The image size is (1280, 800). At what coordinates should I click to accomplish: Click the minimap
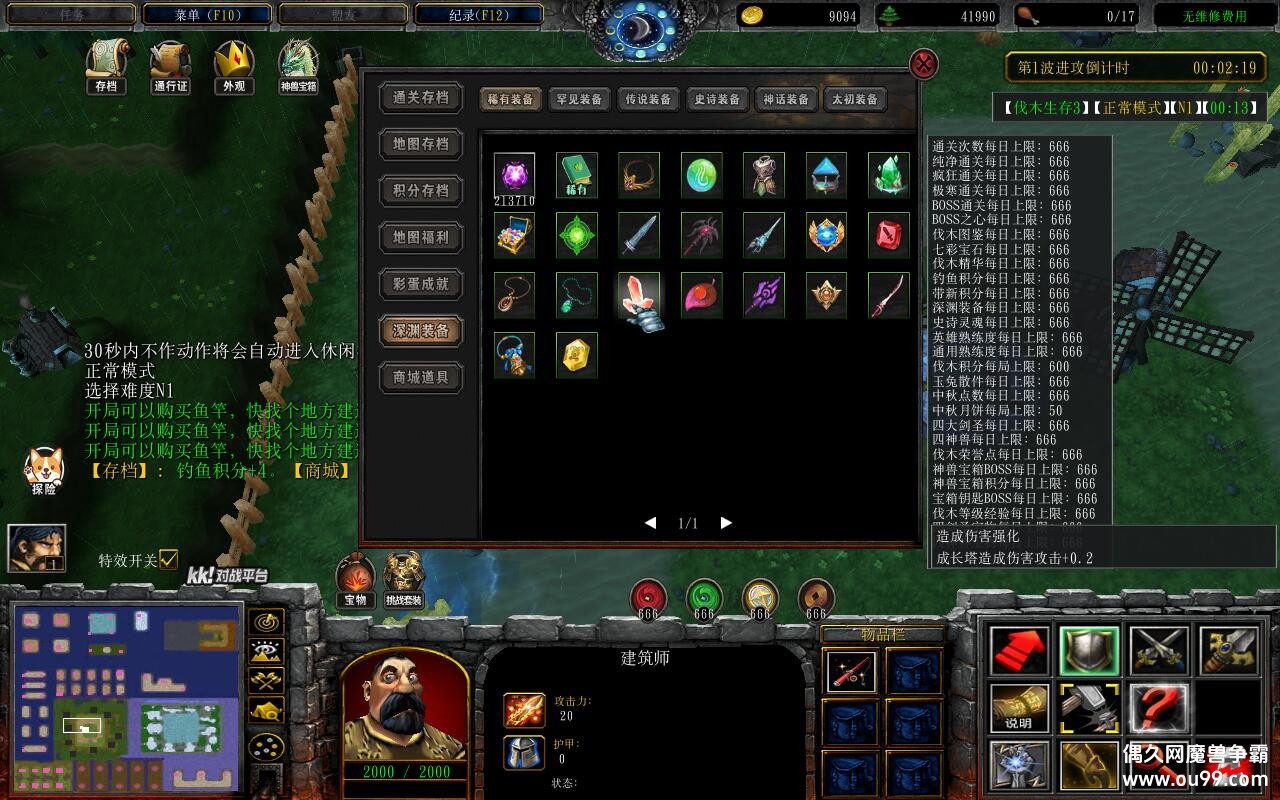125,695
